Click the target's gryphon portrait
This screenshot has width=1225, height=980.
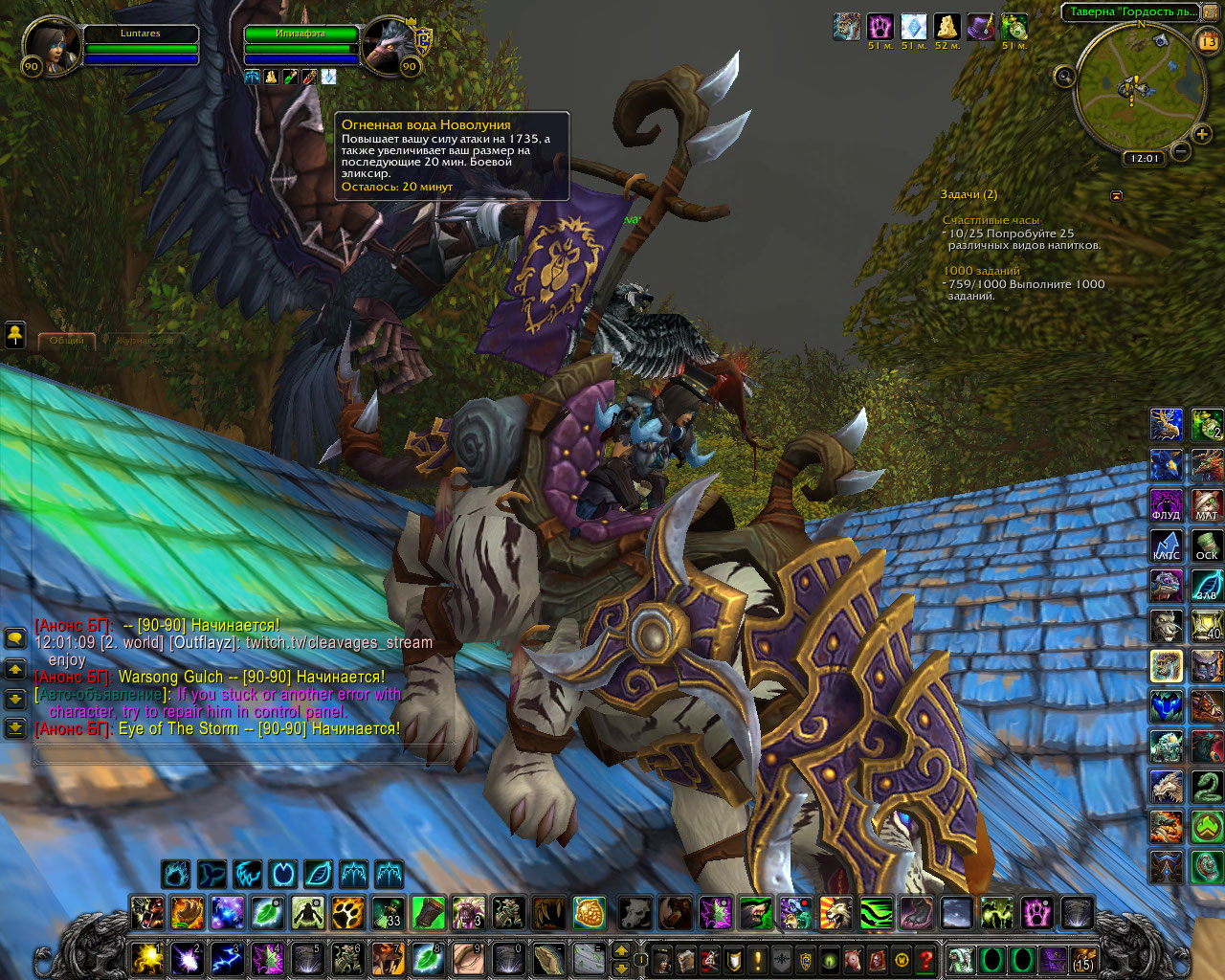390,45
